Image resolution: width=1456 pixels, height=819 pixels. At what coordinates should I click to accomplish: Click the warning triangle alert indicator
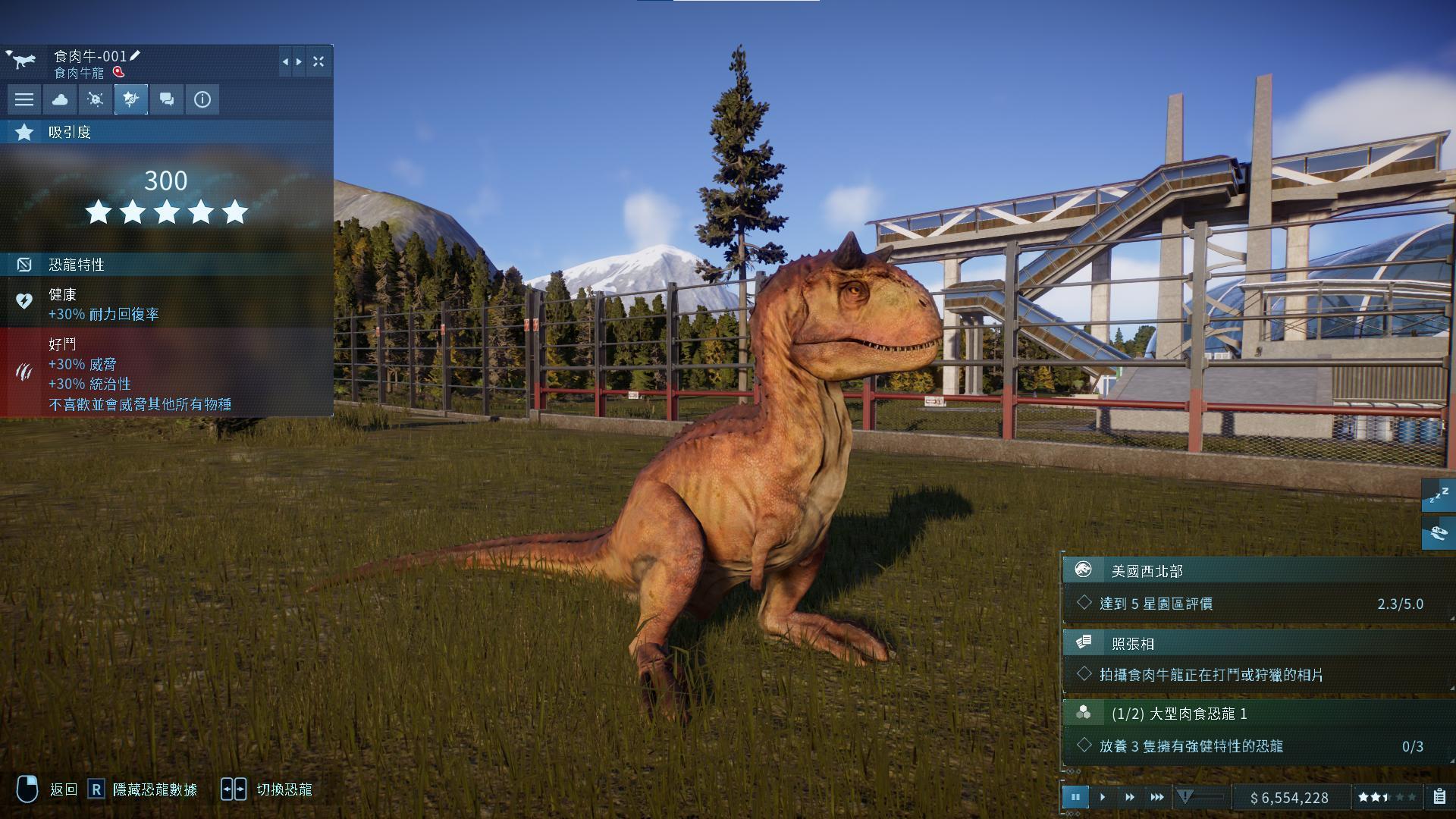pos(1185,796)
